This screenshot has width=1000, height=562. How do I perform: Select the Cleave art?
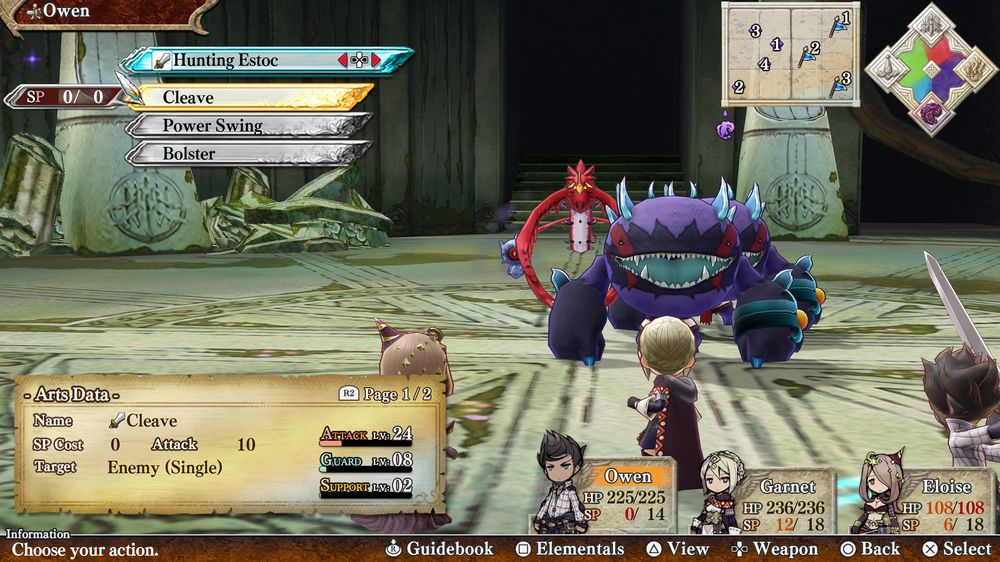tap(250, 97)
